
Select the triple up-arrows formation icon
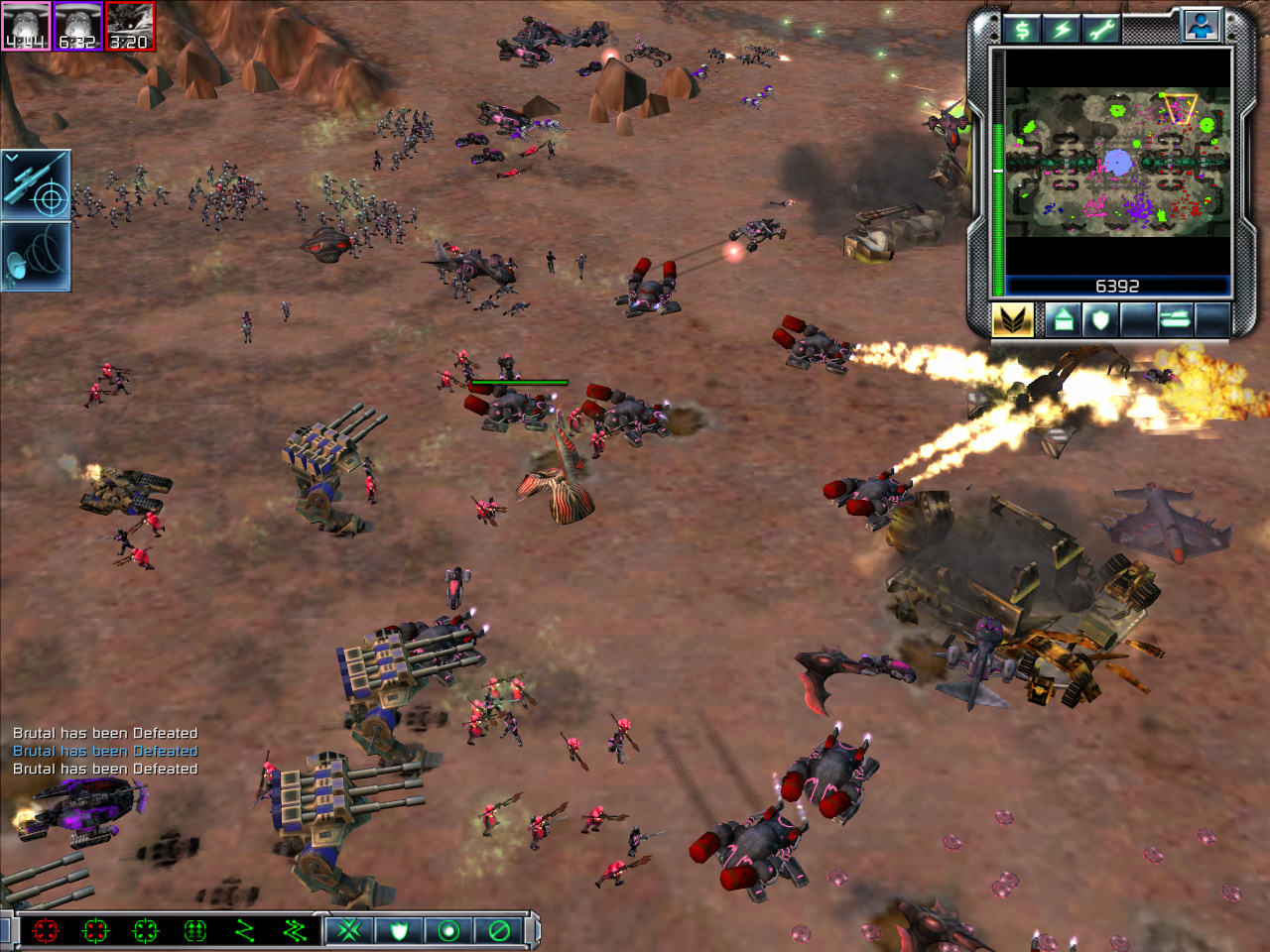(x=194, y=930)
